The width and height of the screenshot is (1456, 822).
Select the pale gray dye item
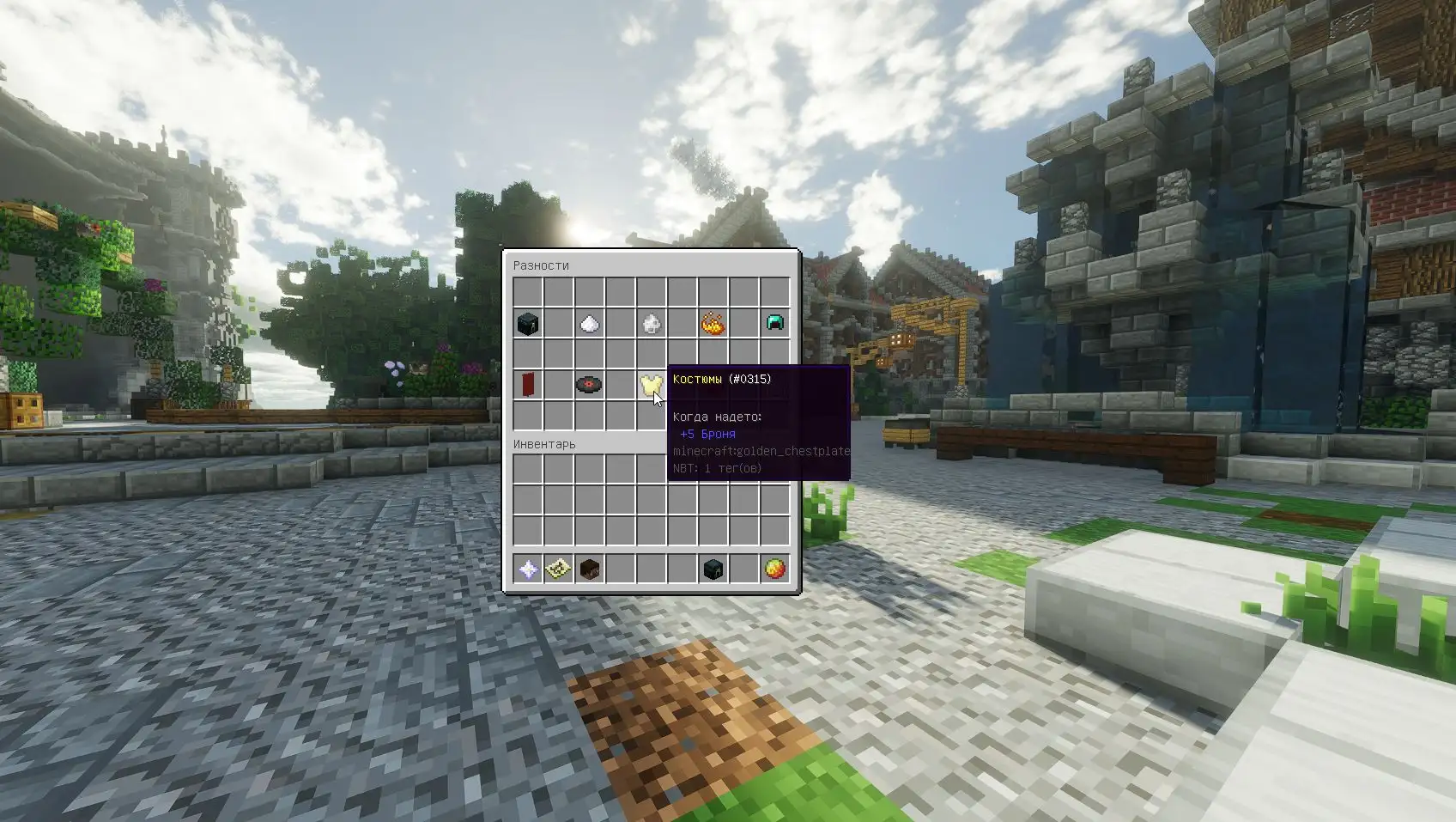click(652, 324)
